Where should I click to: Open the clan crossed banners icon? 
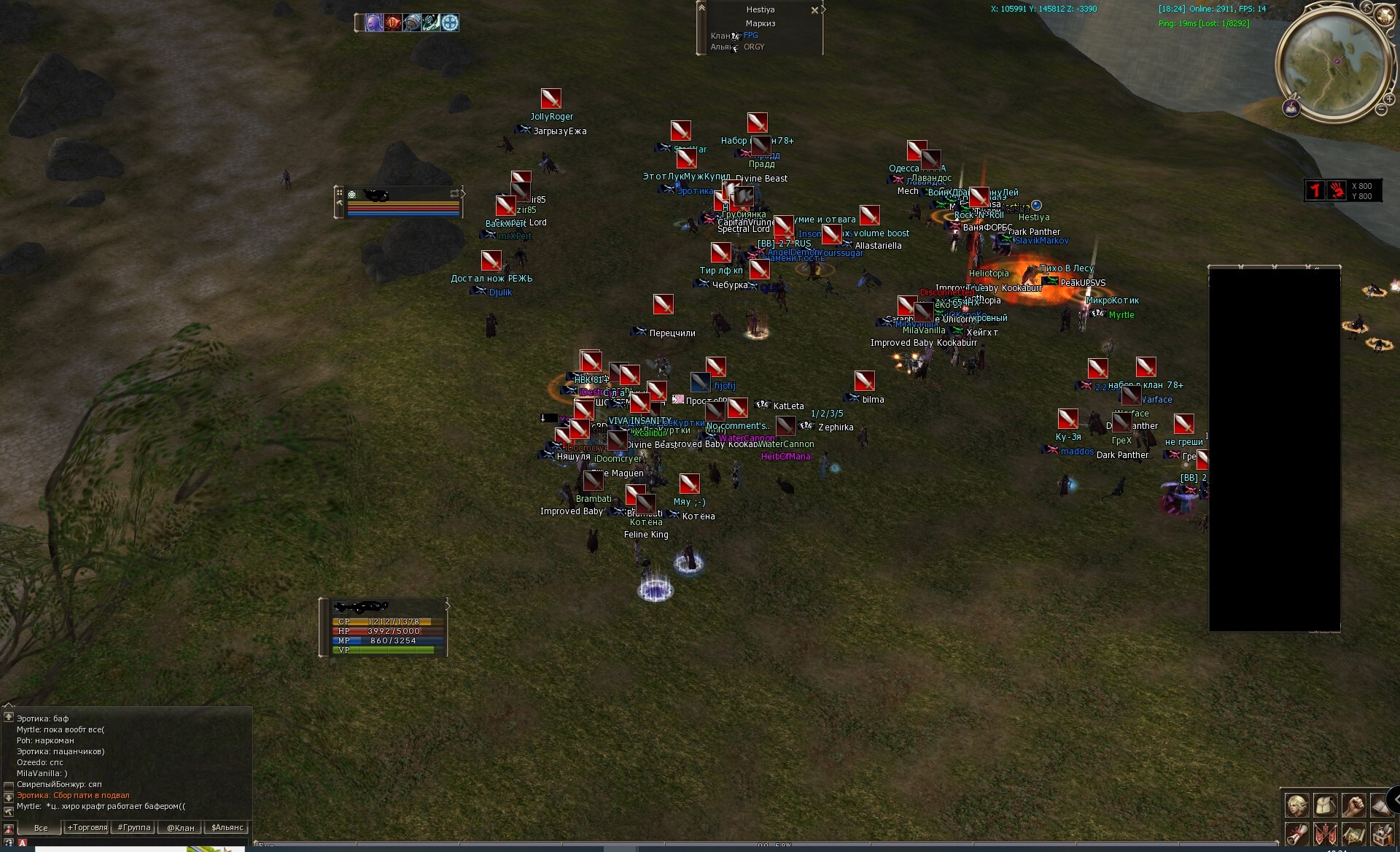(1325, 834)
